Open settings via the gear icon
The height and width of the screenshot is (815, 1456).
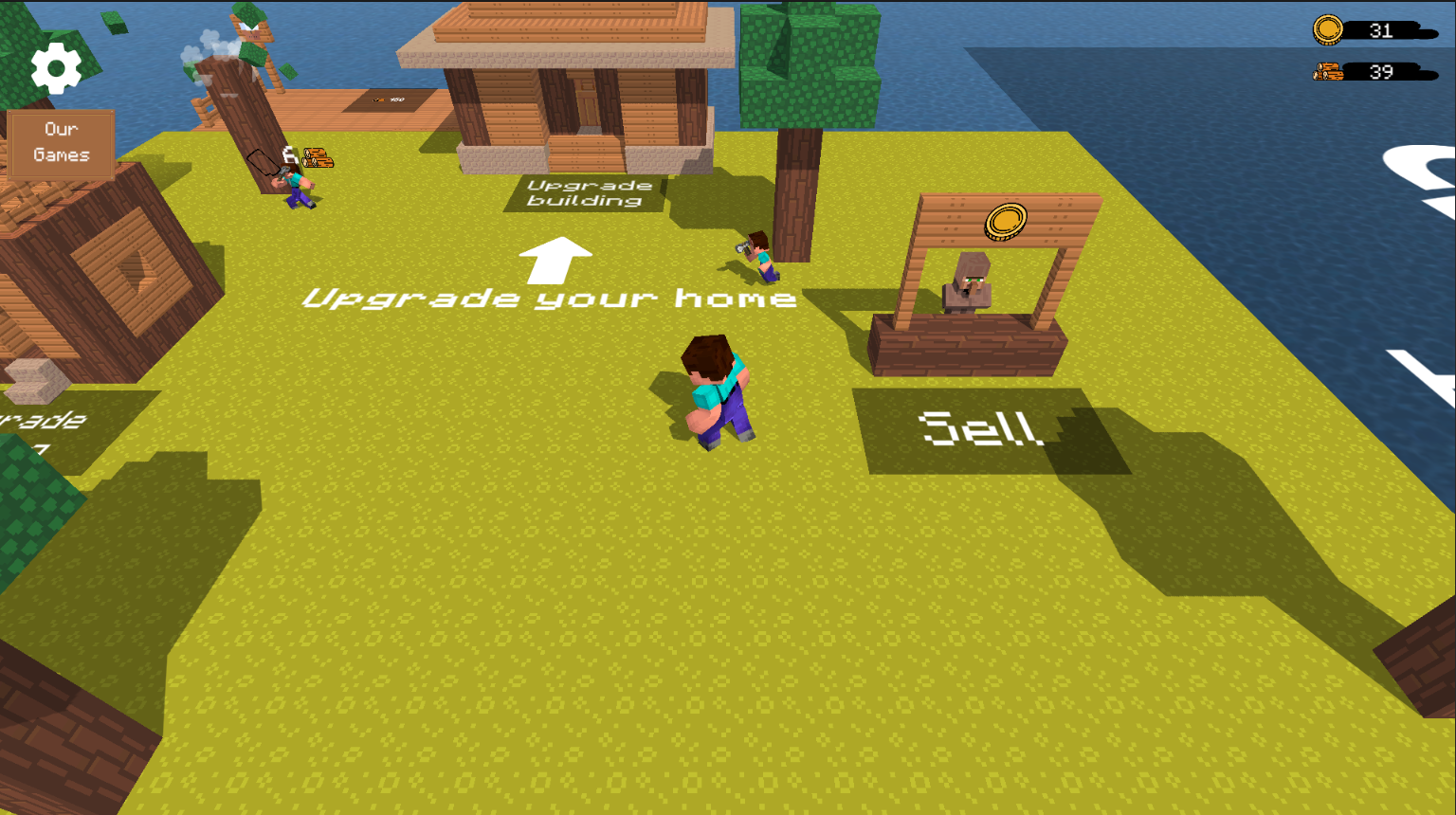tap(55, 67)
